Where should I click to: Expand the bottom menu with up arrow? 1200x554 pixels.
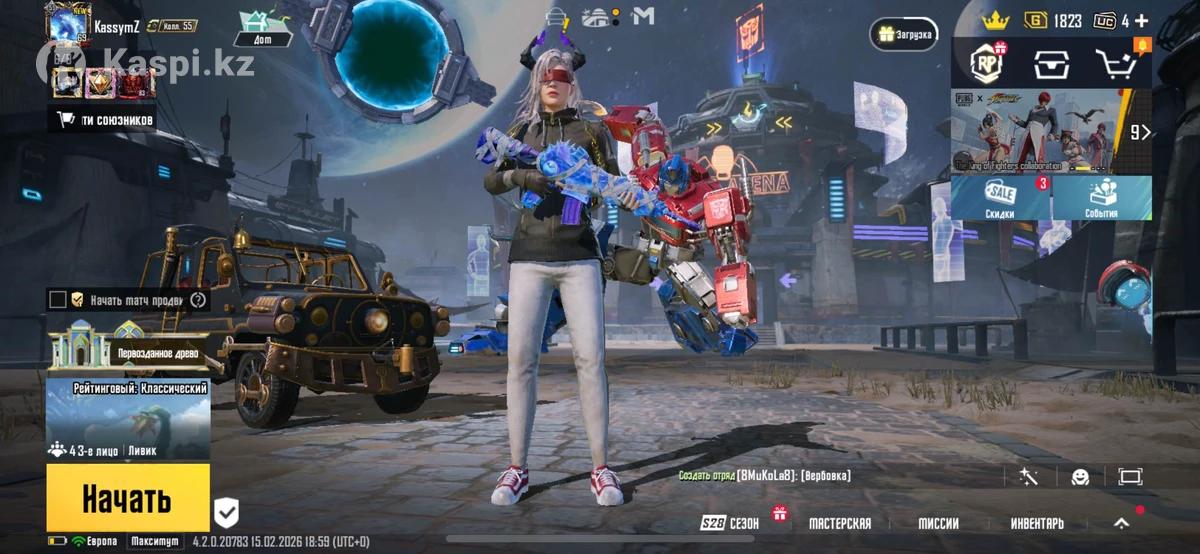[x=1122, y=522]
